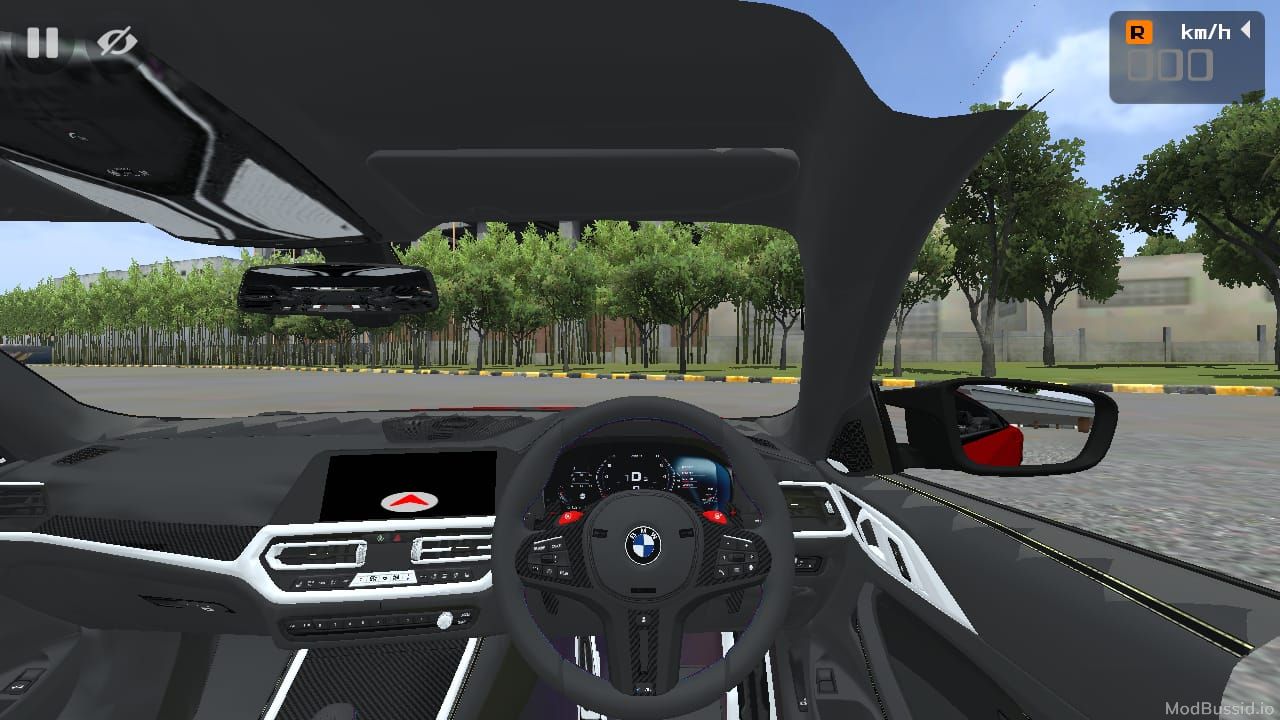
Task: Click the BMW logo to honk the horn
Action: pyautogui.click(x=643, y=545)
